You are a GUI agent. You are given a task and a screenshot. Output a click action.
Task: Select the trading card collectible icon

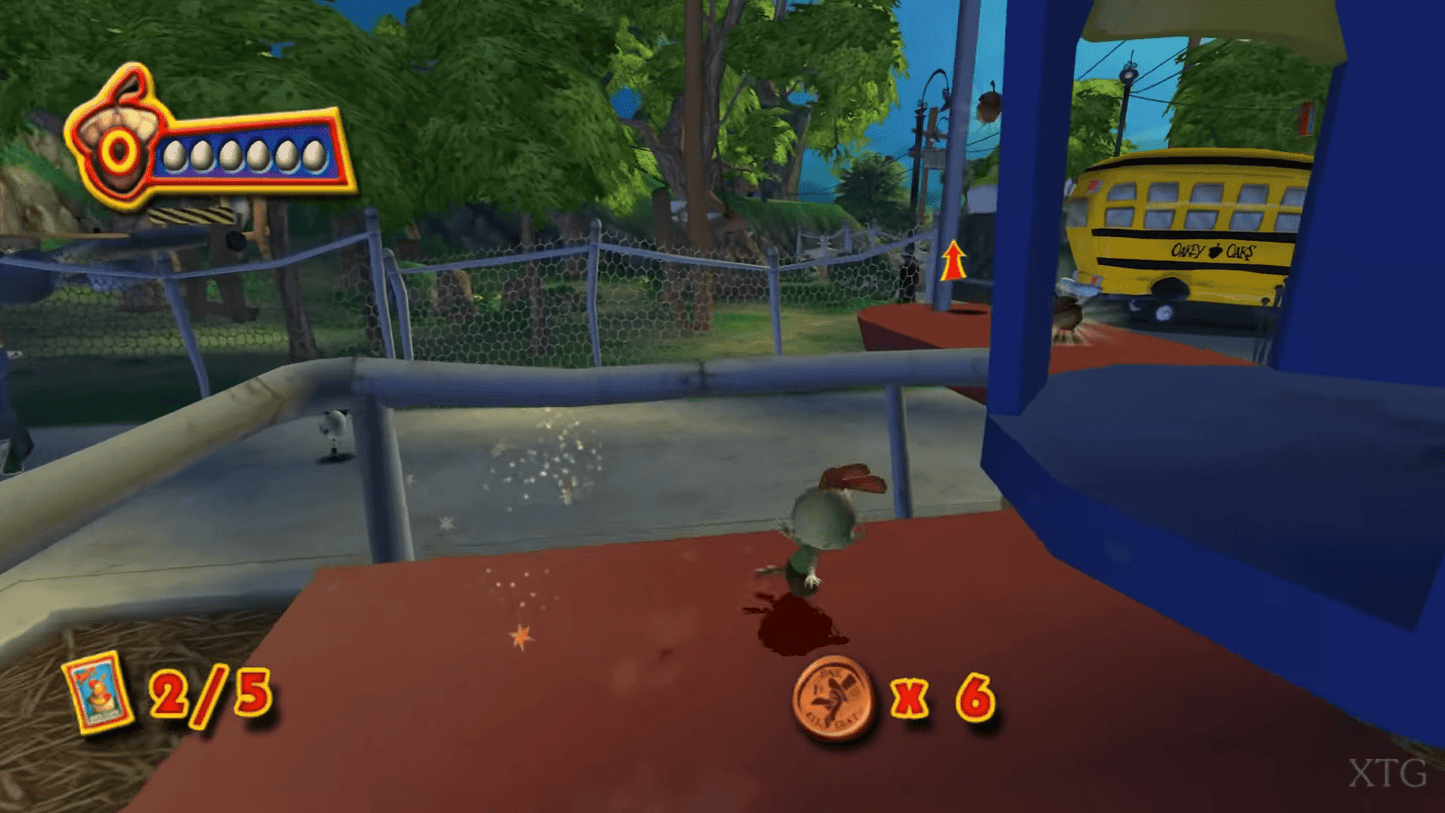(x=98, y=692)
